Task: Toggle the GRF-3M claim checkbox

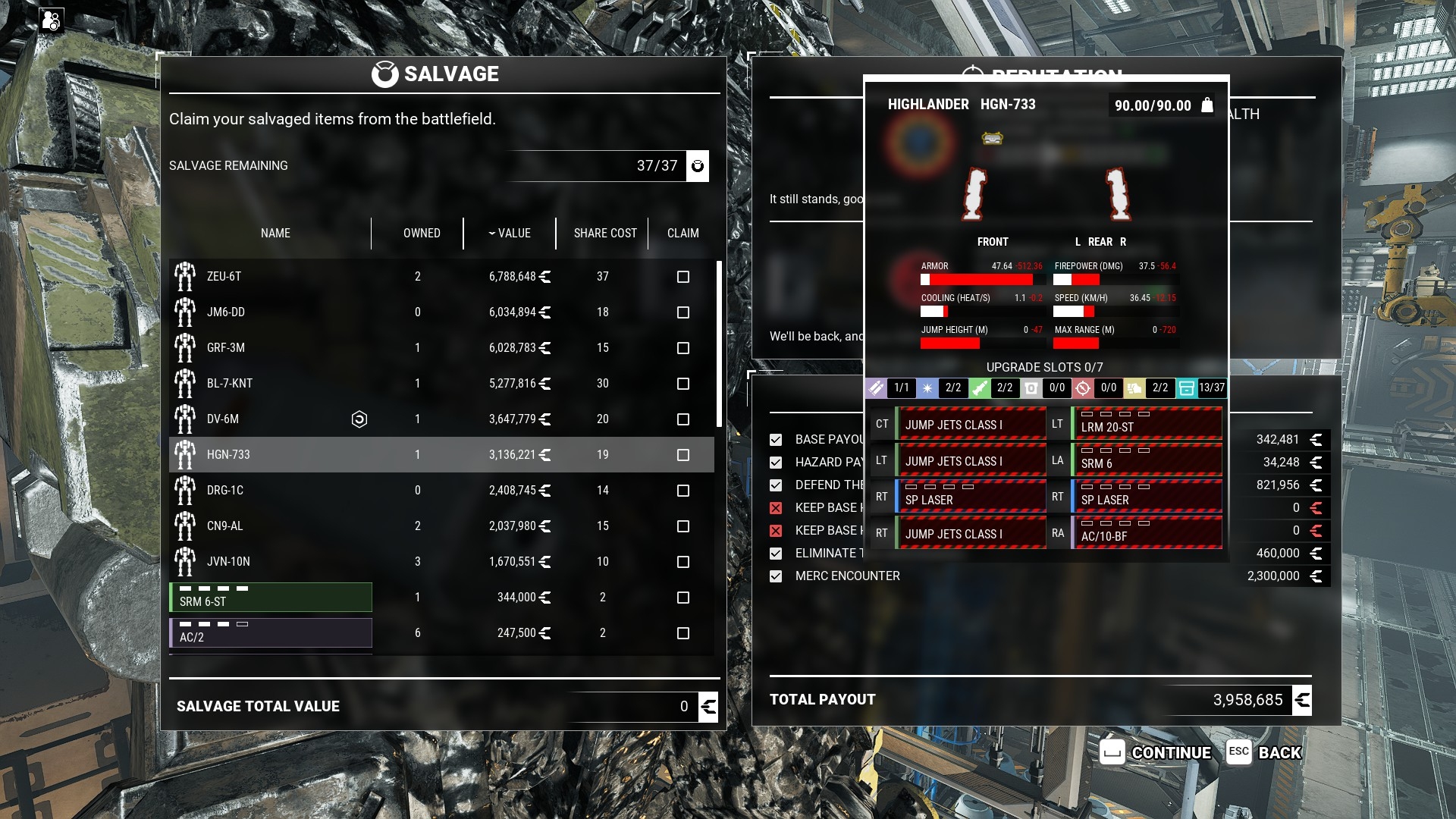Action: click(x=682, y=348)
